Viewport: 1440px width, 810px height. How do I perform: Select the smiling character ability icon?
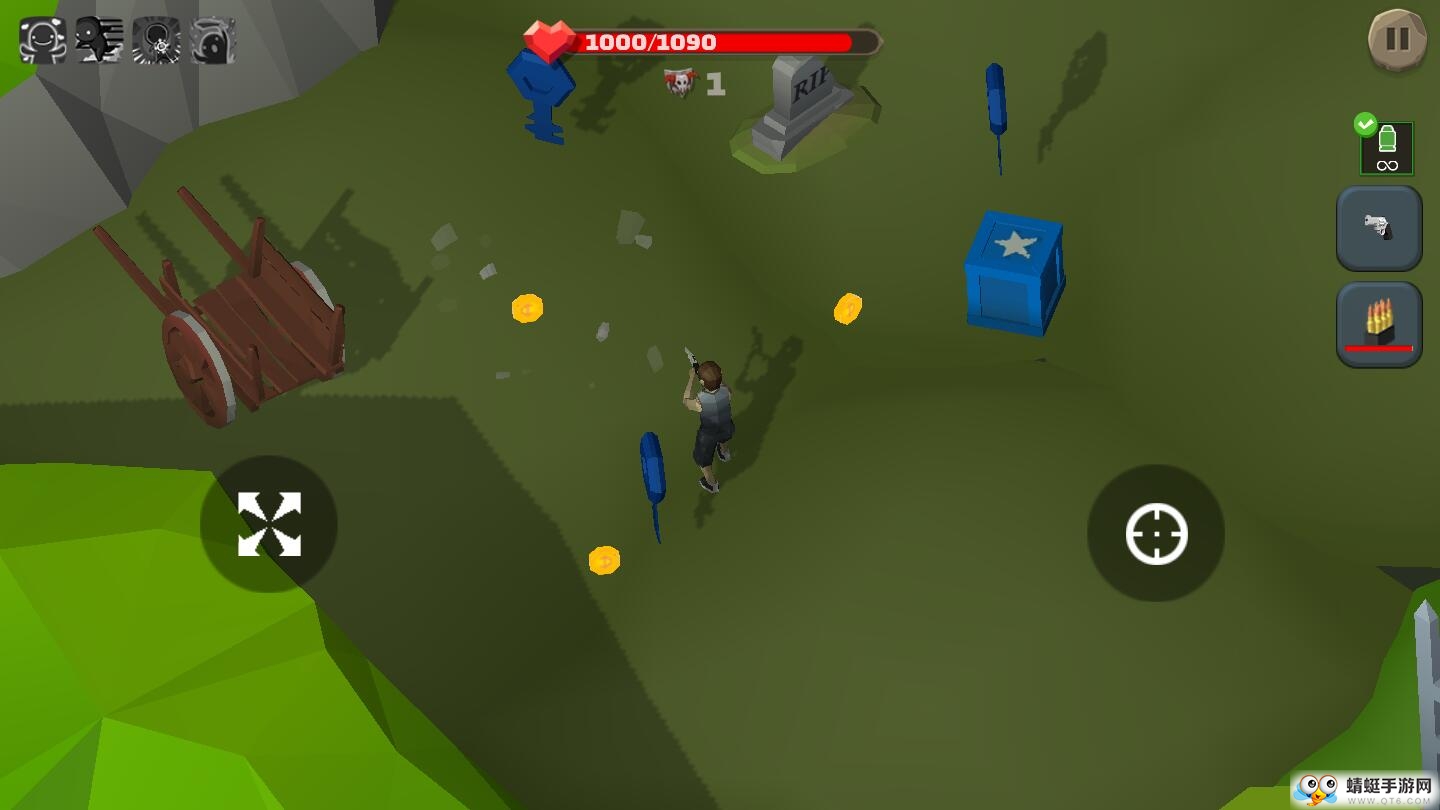click(42, 42)
